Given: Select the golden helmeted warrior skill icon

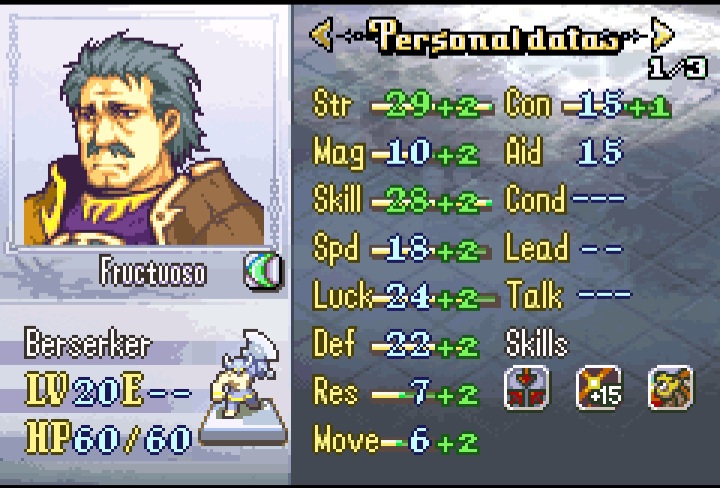Looking at the screenshot, I should tap(671, 389).
